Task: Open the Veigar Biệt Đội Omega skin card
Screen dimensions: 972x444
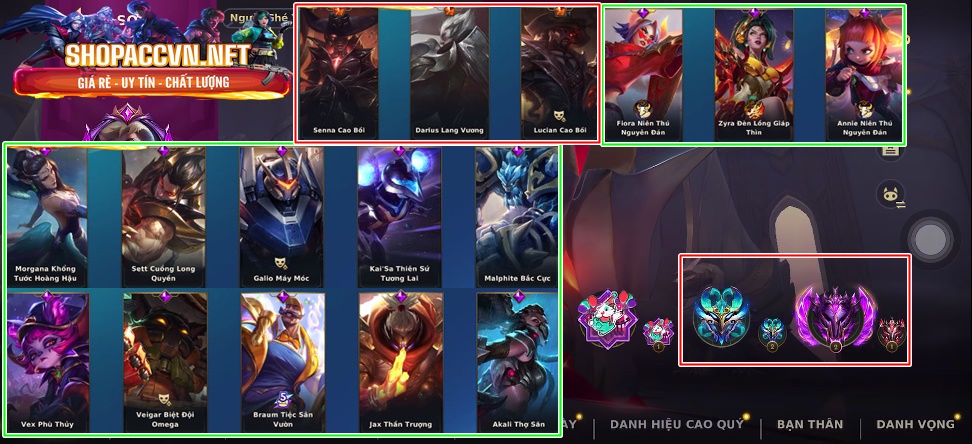Action: [x=164, y=362]
